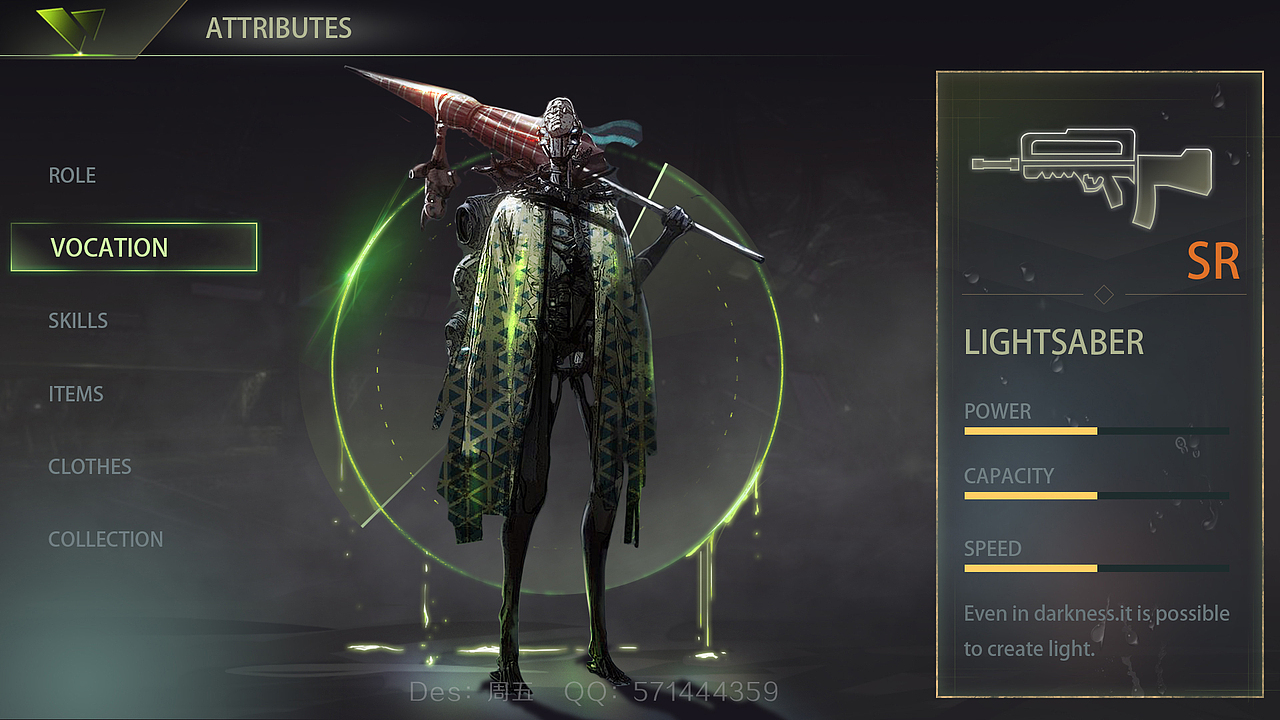Open the Collection section
Image resolution: width=1280 pixels, height=720 pixels.
click(x=106, y=540)
